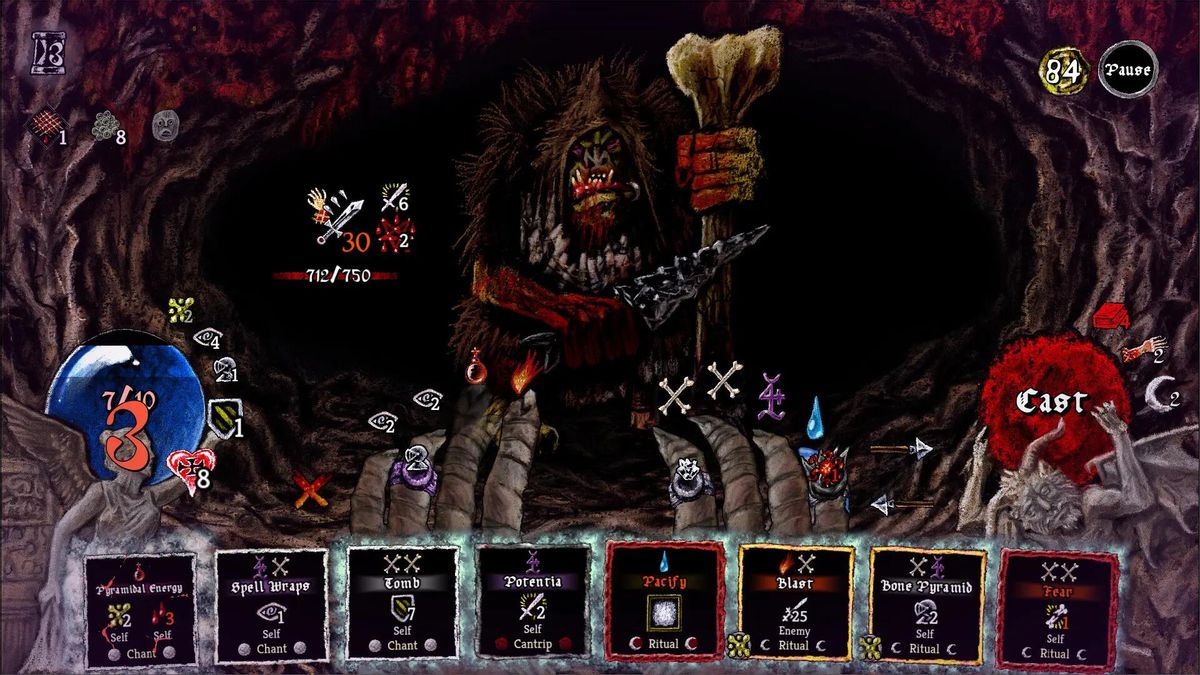The width and height of the screenshot is (1200, 675).
Task: Pick the Fear ritual card
Action: coord(1056,608)
